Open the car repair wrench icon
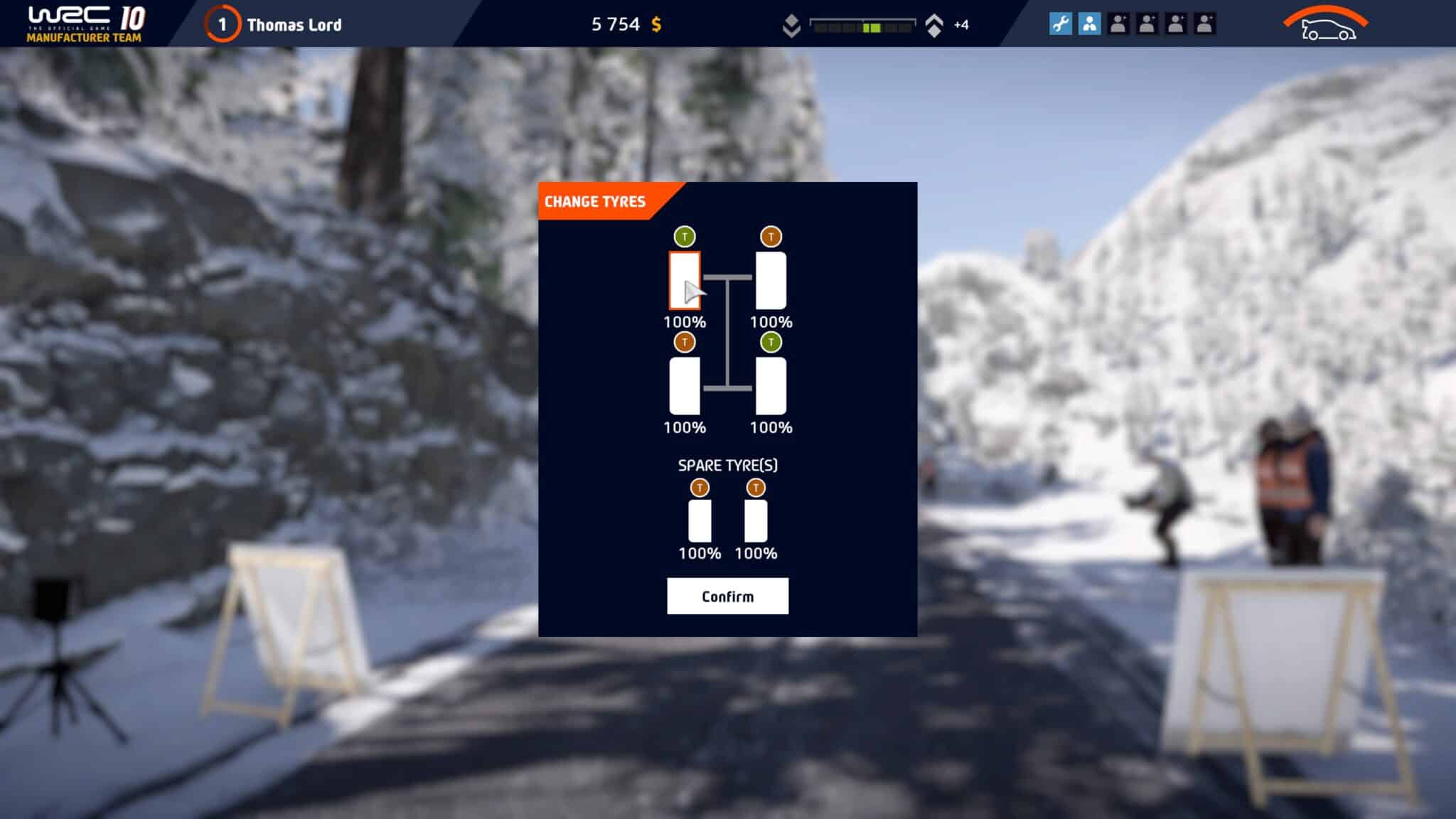This screenshot has height=819, width=1456. click(x=1061, y=23)
